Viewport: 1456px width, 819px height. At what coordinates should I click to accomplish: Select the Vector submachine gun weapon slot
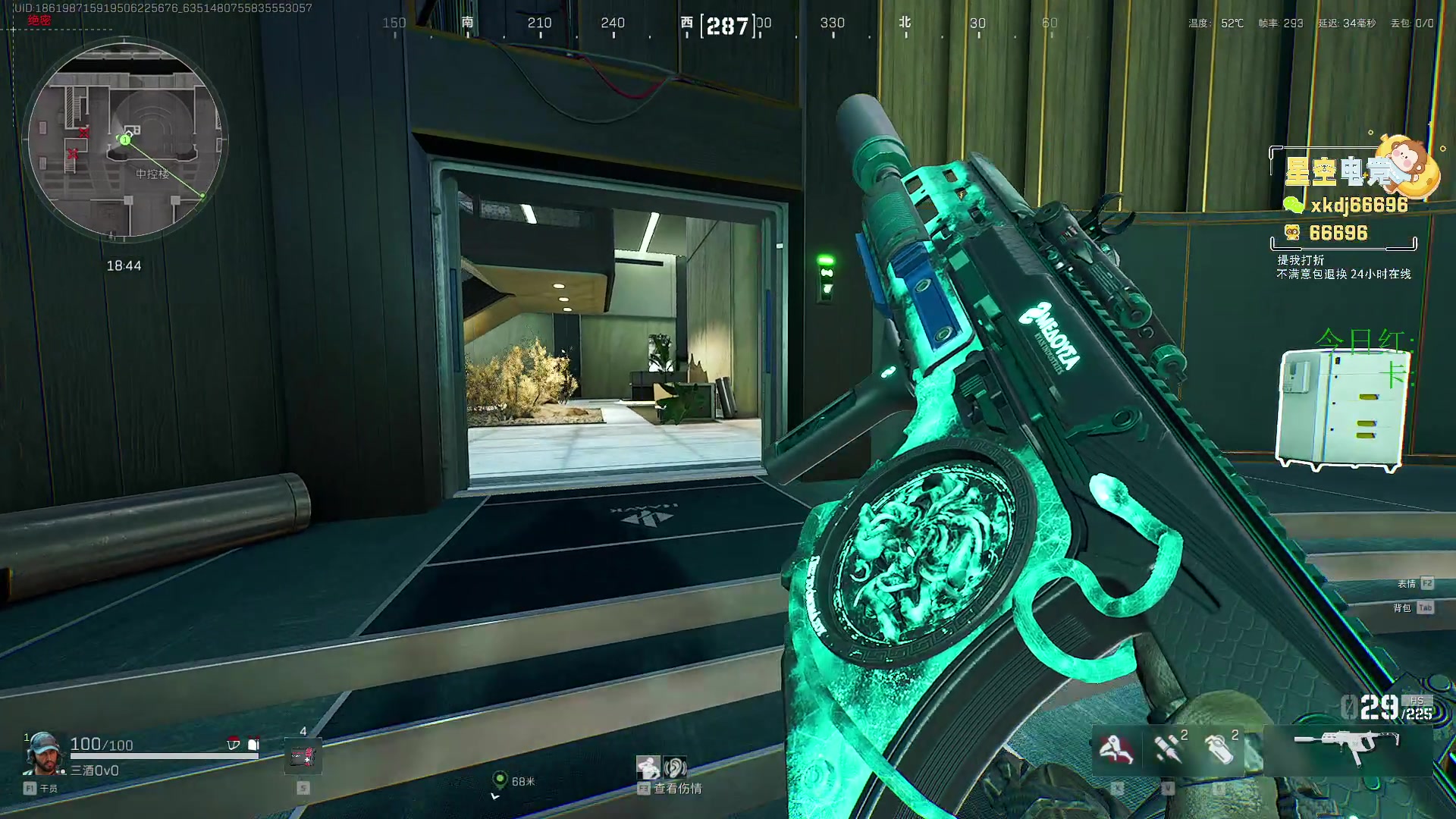coord(1347,746)
